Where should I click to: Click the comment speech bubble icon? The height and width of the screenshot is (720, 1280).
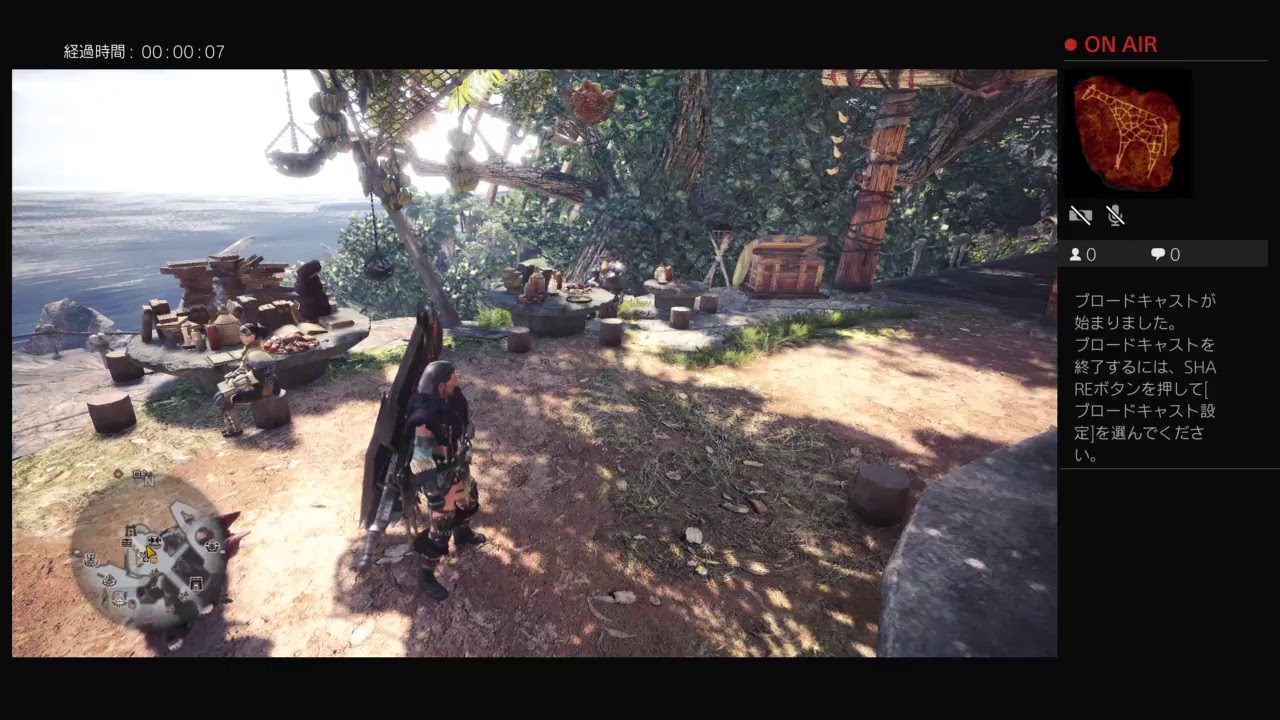tap(1157, 254)
